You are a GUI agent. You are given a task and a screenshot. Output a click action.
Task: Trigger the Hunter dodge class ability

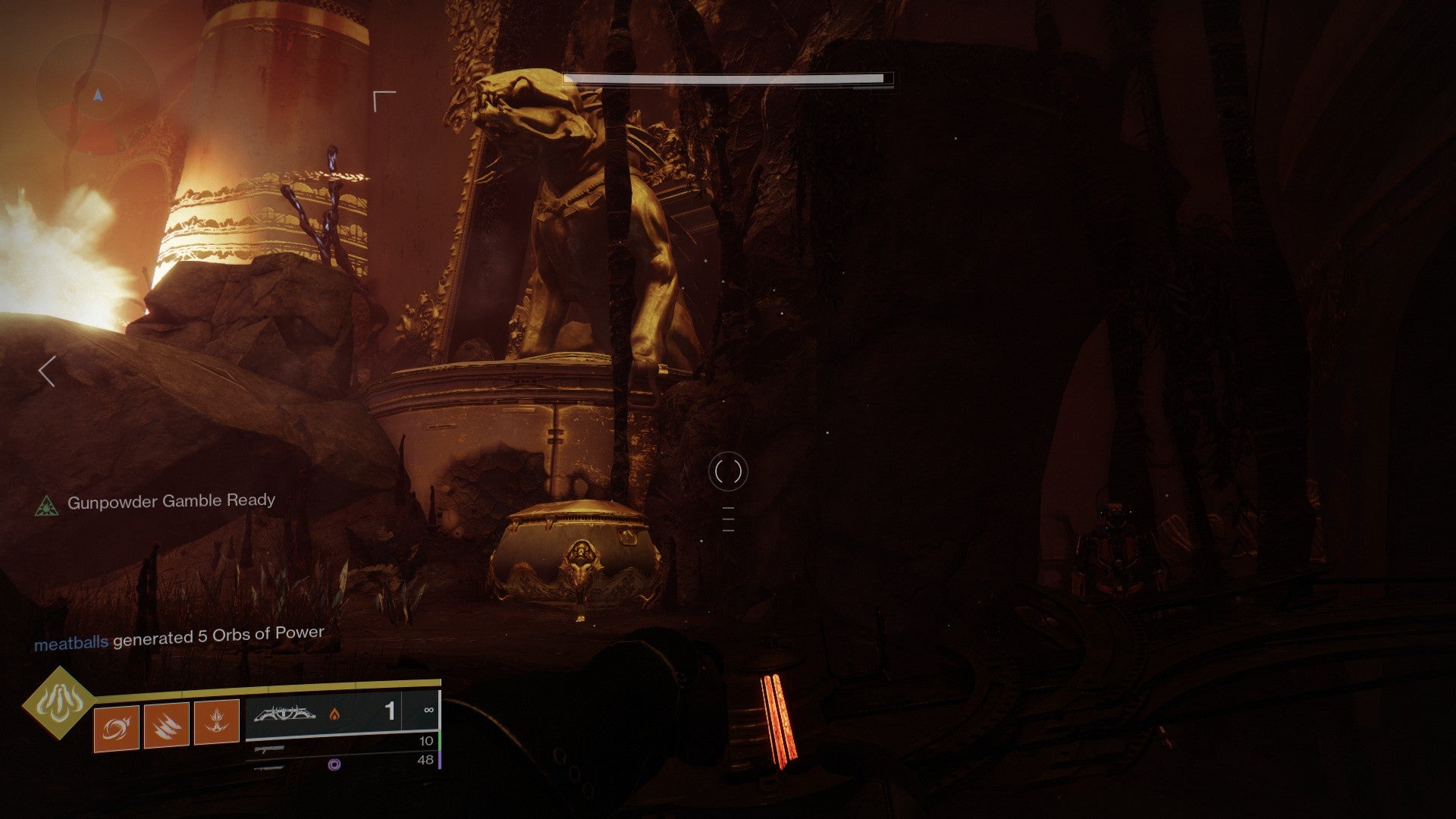[216, 722]
